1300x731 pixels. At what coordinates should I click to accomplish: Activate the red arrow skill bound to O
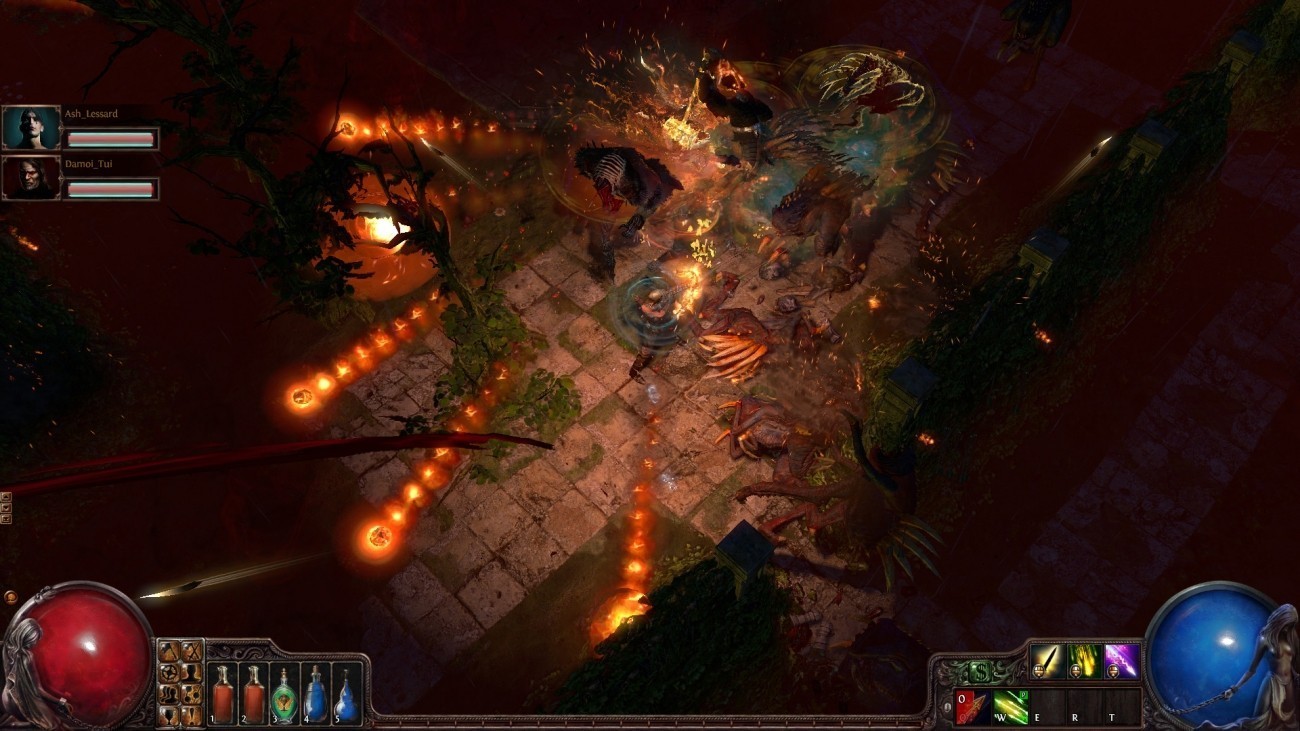(972, 707)
